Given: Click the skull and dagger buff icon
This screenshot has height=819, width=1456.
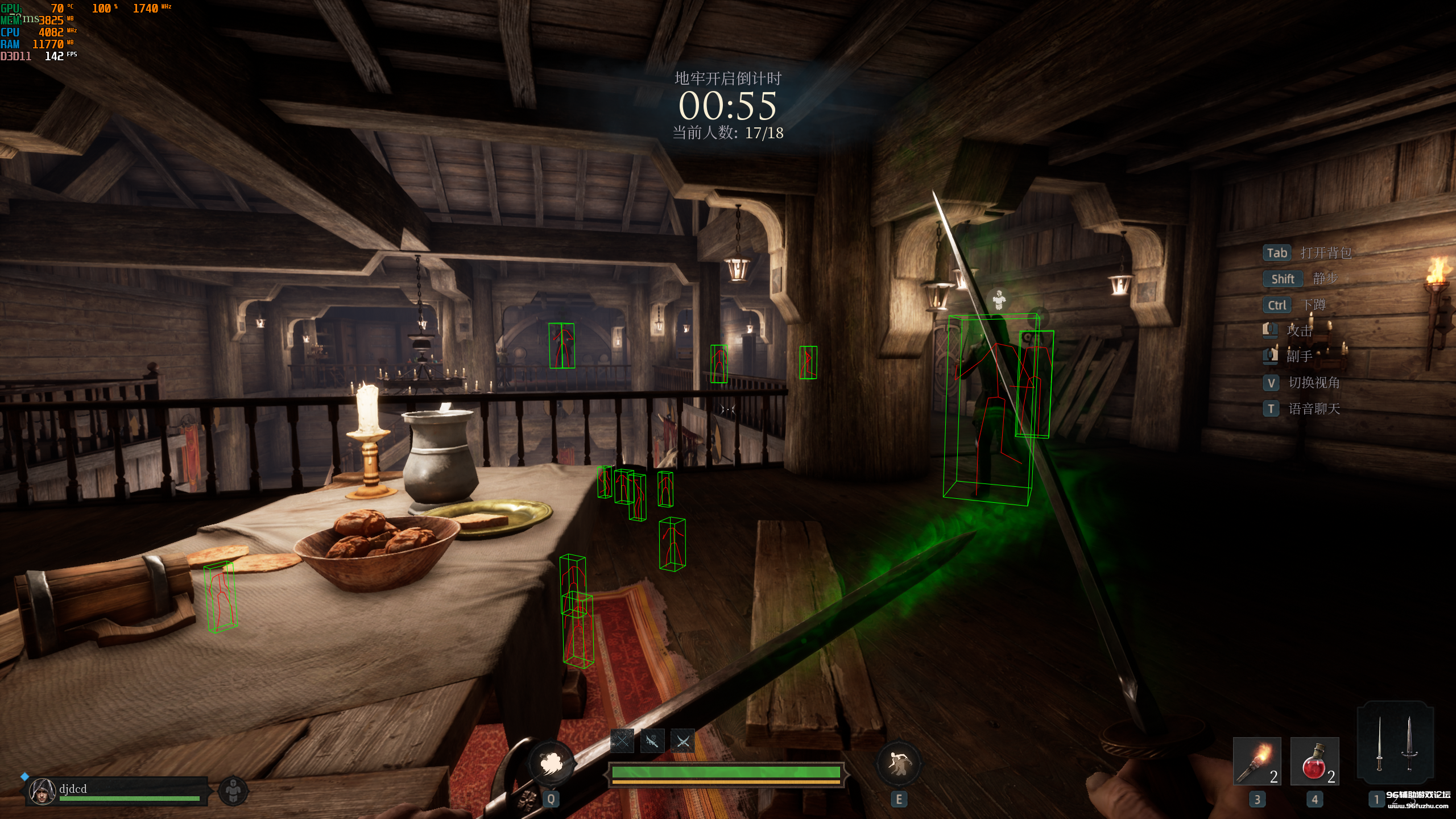Looking at the screenshot, I should click(652, 741).
